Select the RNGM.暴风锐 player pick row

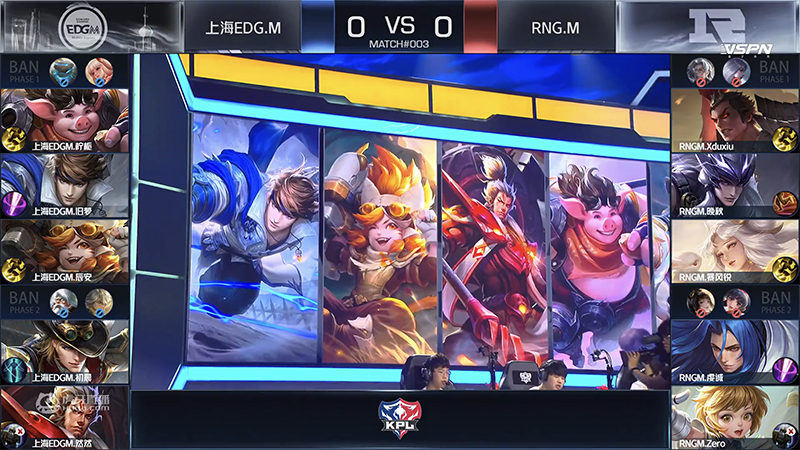tap(734, 252)
